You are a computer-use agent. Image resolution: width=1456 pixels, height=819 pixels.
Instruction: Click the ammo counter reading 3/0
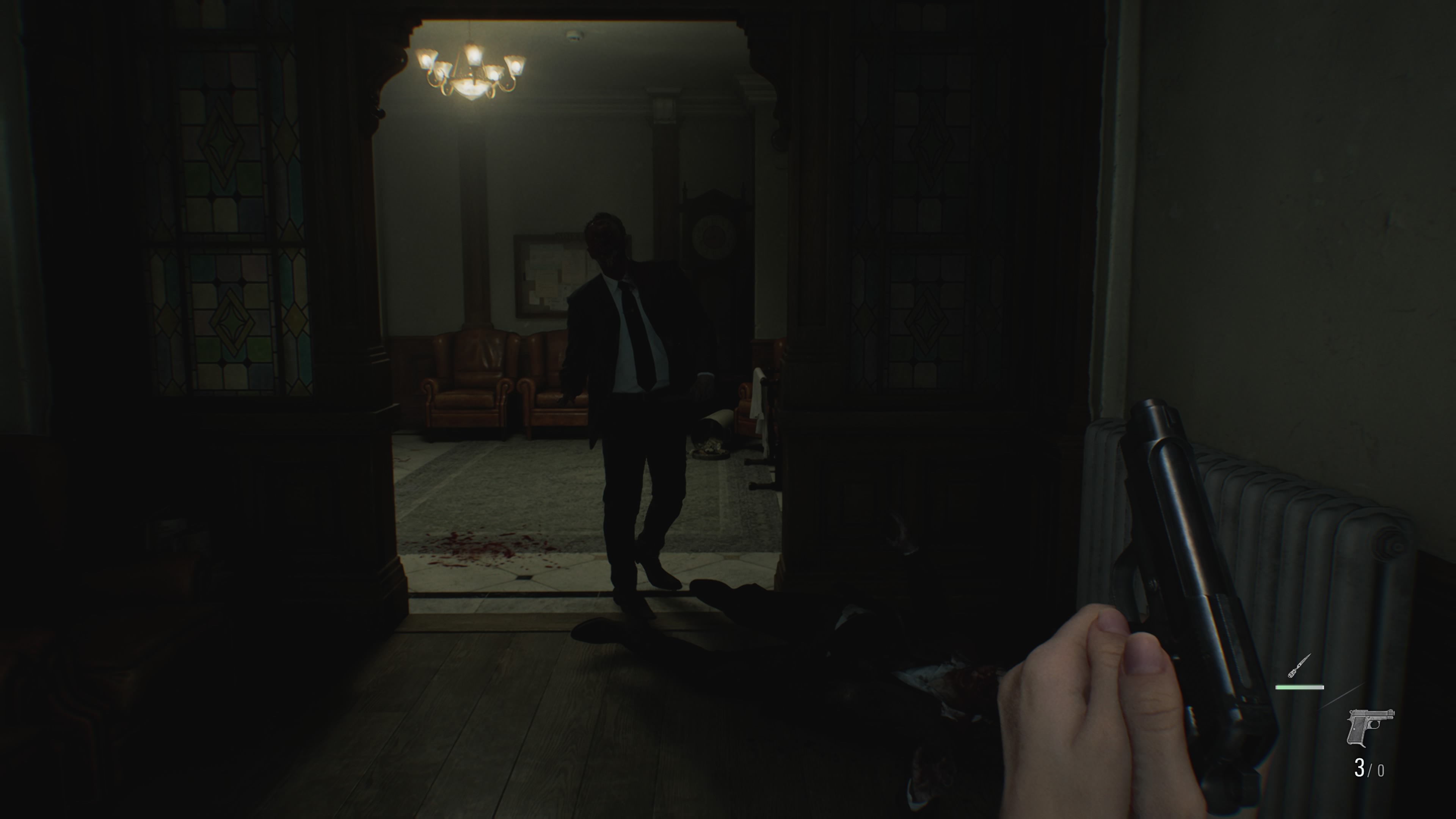click(1370, 769)
